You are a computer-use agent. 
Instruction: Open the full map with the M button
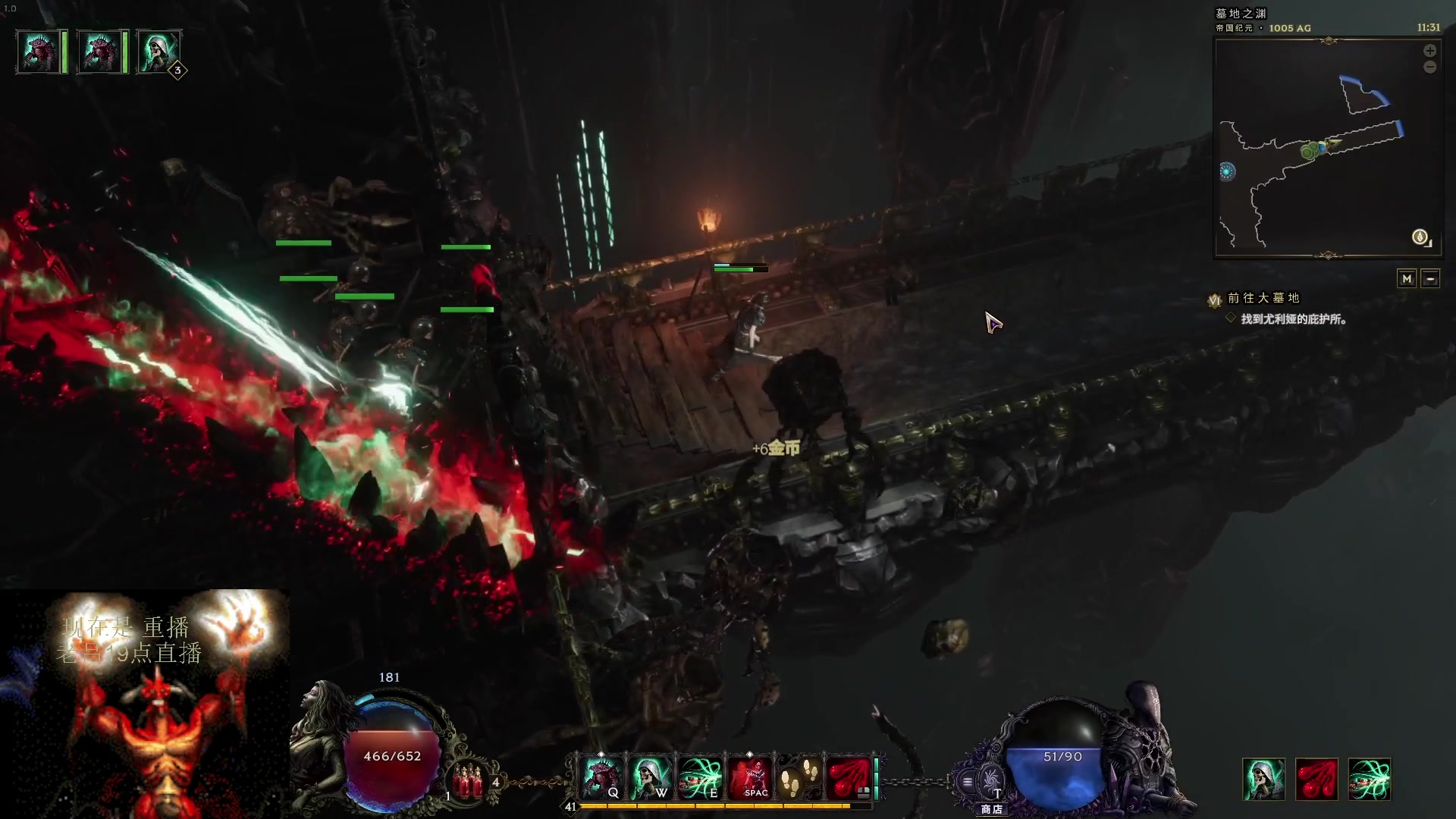coord(1407,279)
